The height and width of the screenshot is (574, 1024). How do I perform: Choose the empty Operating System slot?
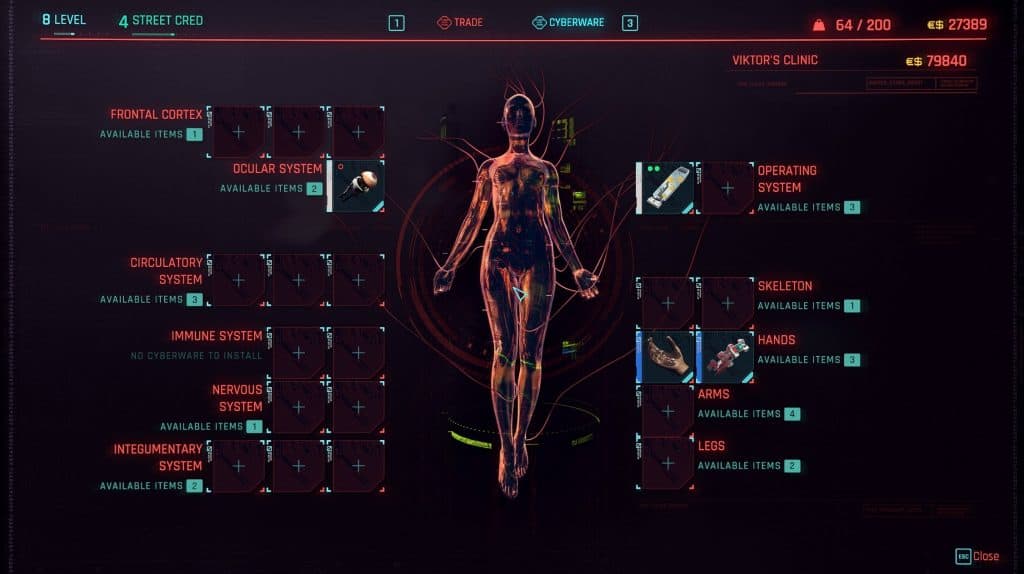[727, 188]
